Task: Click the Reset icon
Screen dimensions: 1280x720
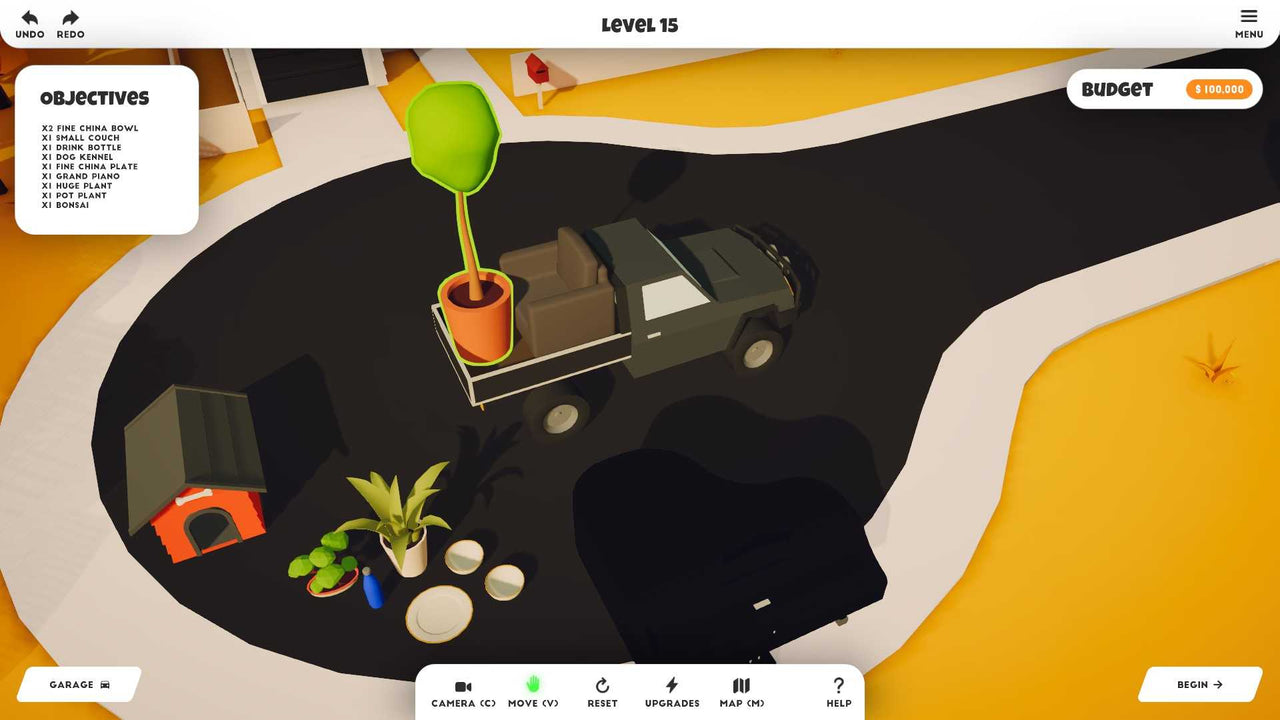Action: point(602,687)
